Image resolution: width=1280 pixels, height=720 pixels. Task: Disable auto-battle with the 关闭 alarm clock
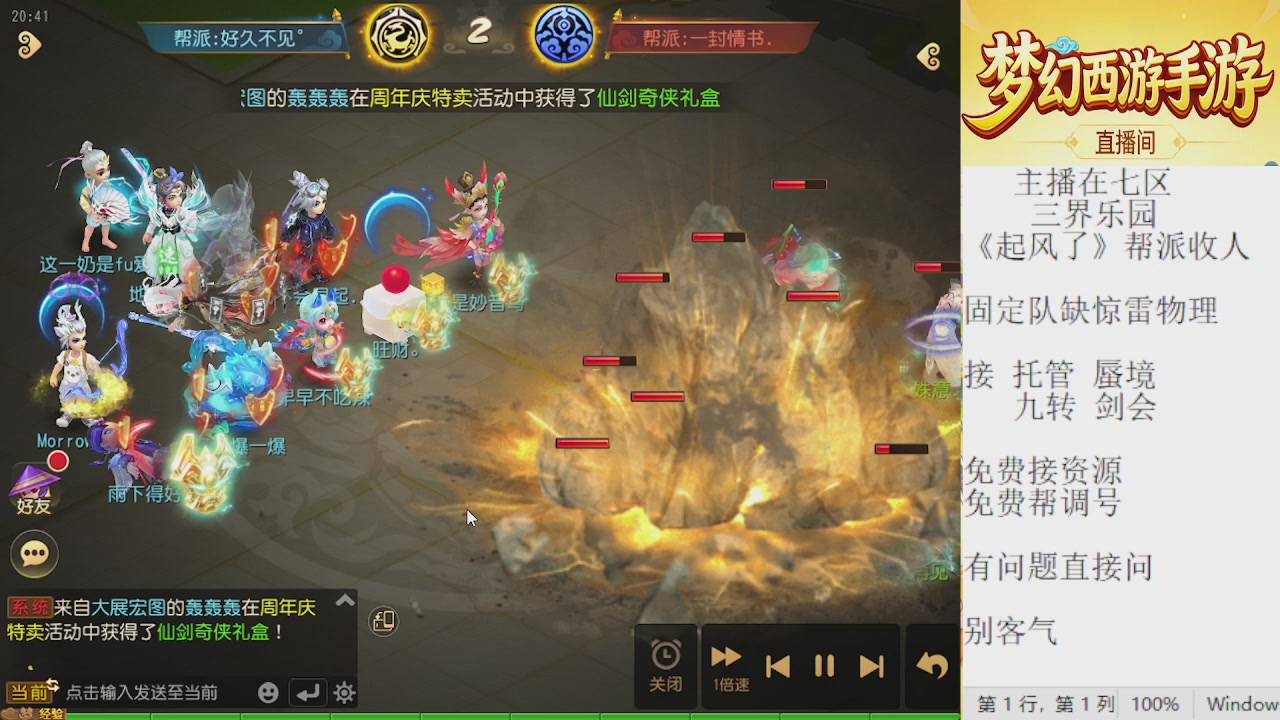tap(665, 665)
